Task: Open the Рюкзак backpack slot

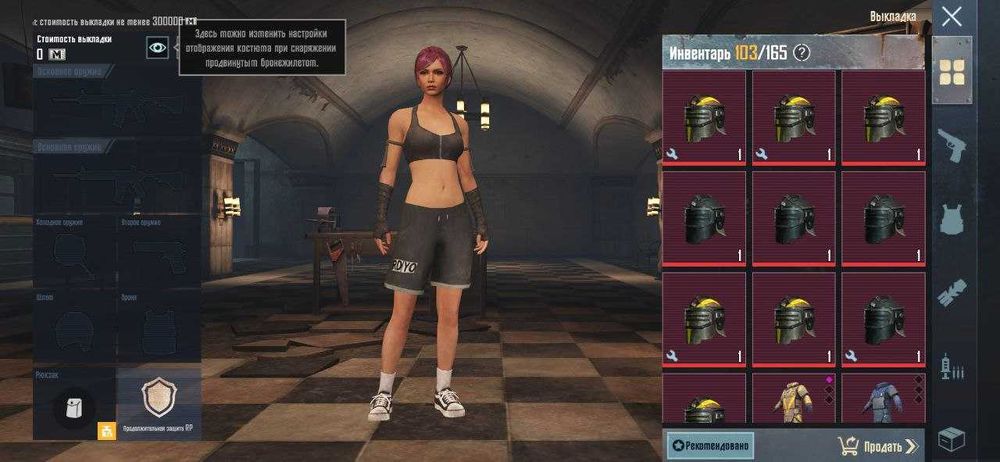Action: tap(74, 404)
